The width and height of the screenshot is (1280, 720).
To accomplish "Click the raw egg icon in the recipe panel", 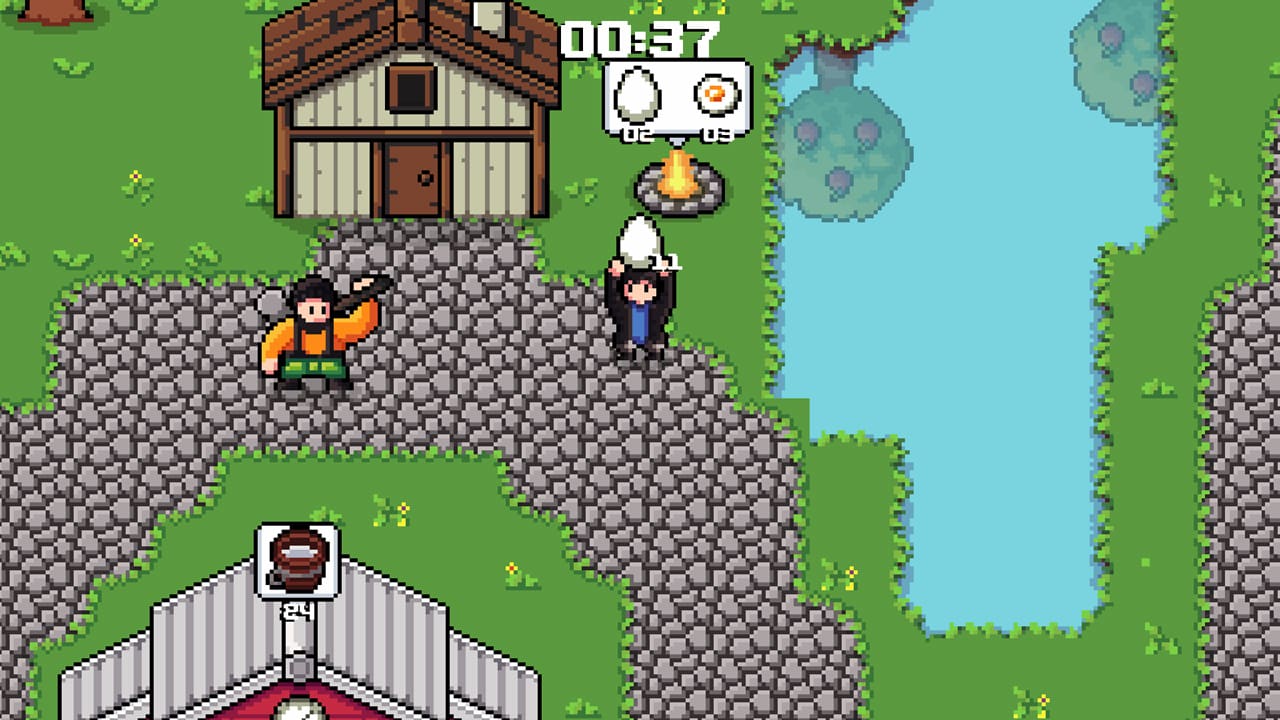I will pos(640,95).
